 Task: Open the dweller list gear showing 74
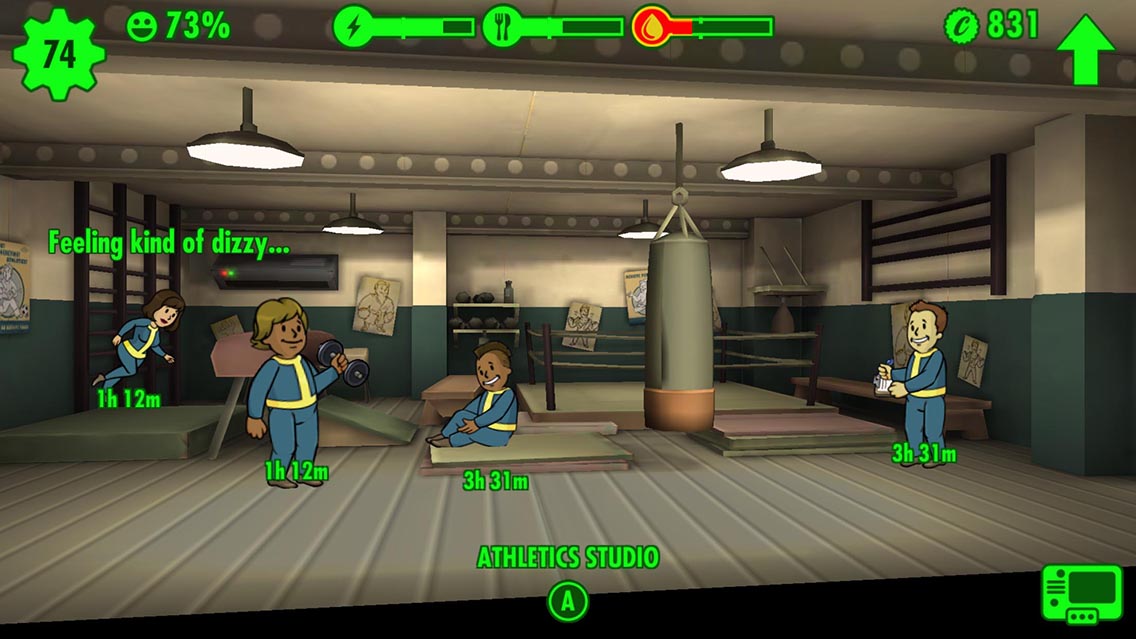click(57, 53)
